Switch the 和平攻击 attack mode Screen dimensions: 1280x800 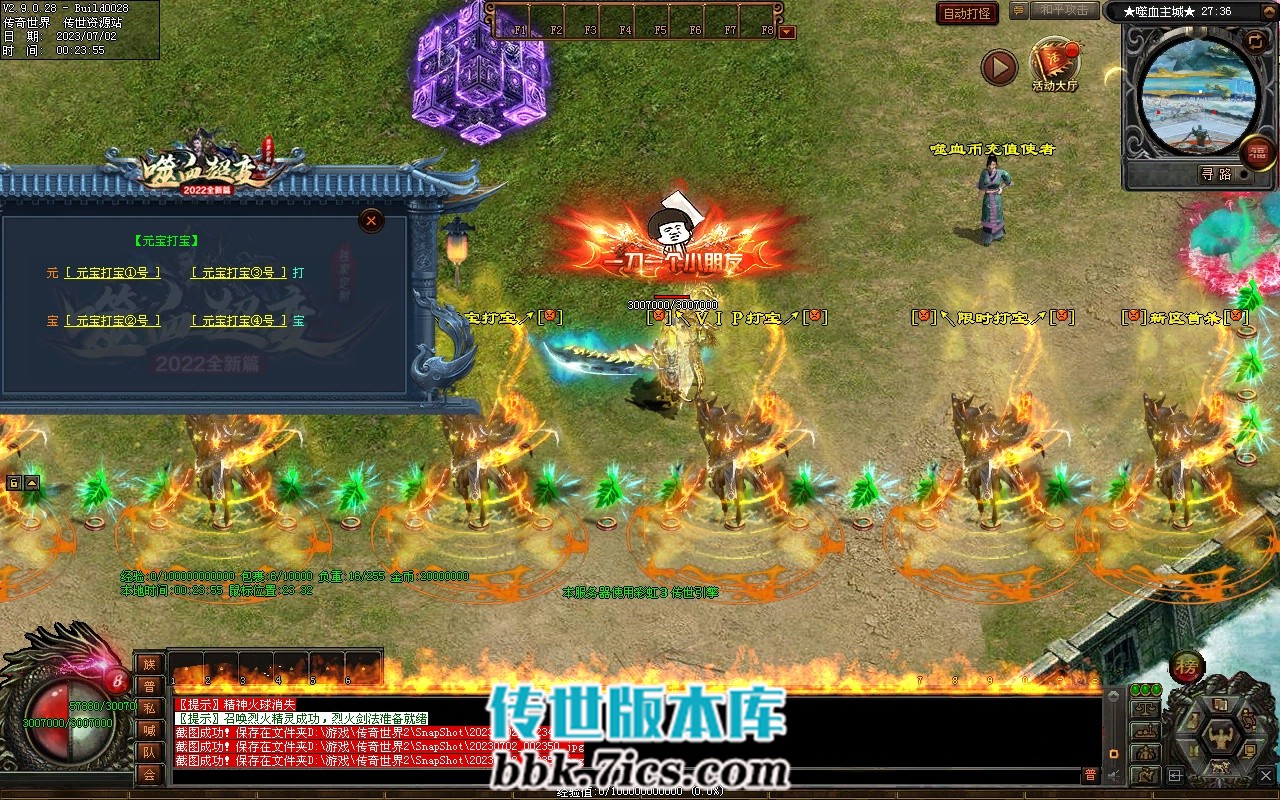coord(1064,11)
